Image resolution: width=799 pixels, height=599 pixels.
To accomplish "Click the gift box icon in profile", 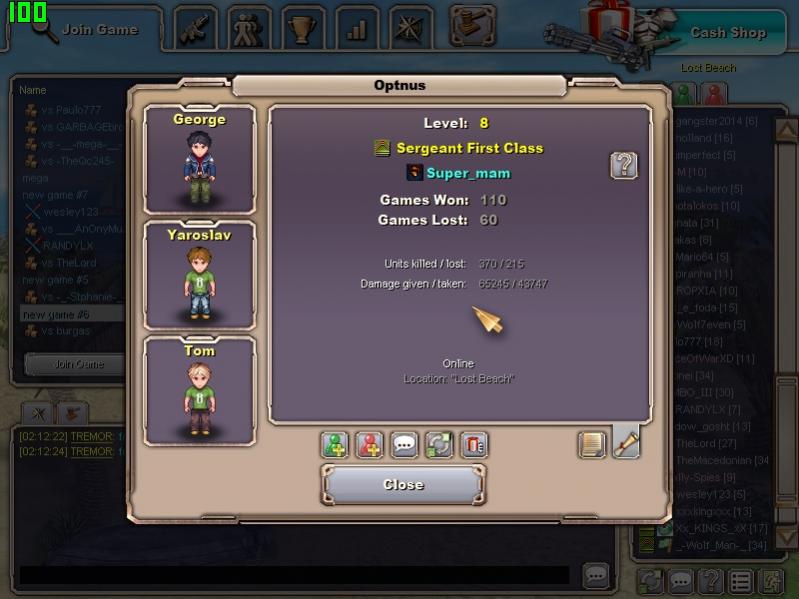I will (474, 445).
